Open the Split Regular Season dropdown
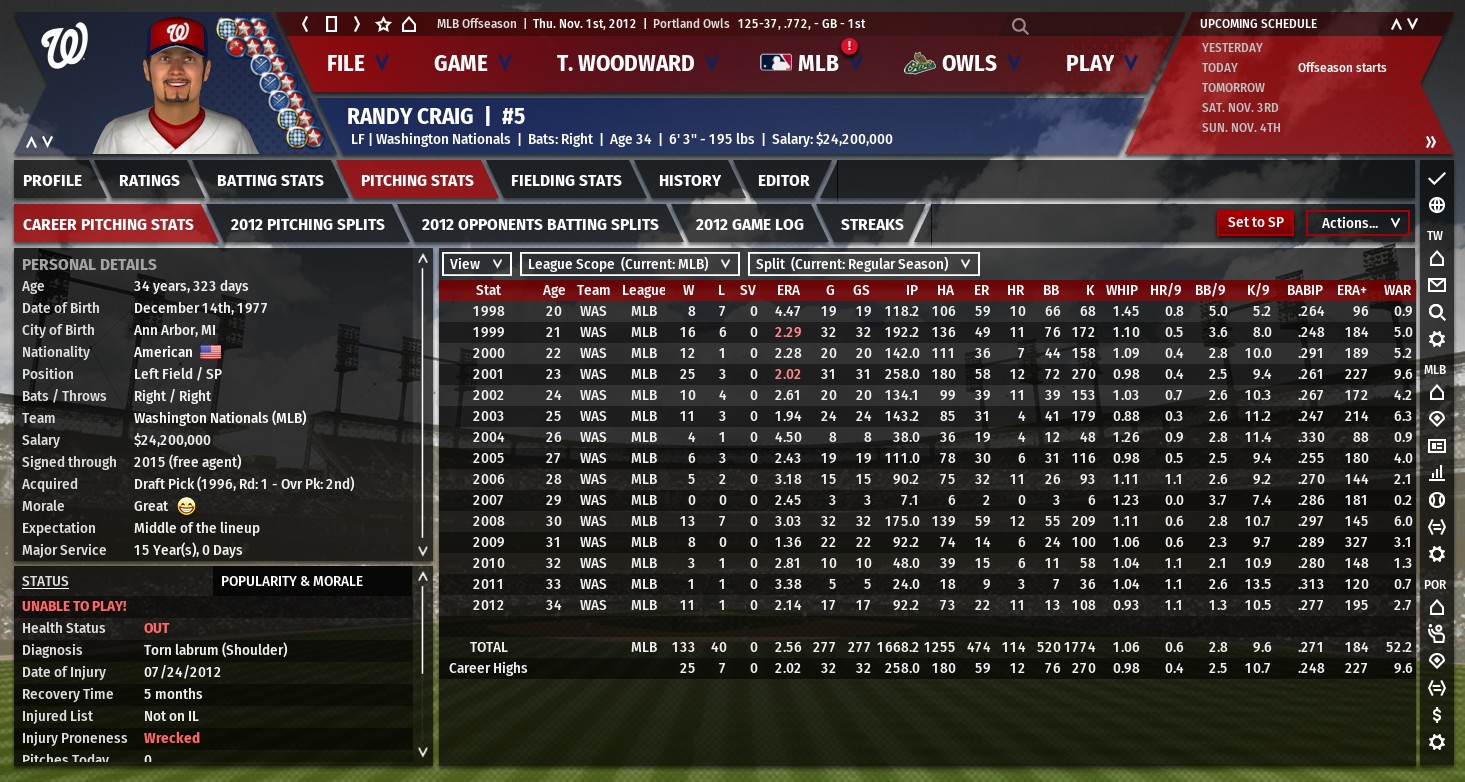This screenshot has height=782, width=1465. (863, 264)
